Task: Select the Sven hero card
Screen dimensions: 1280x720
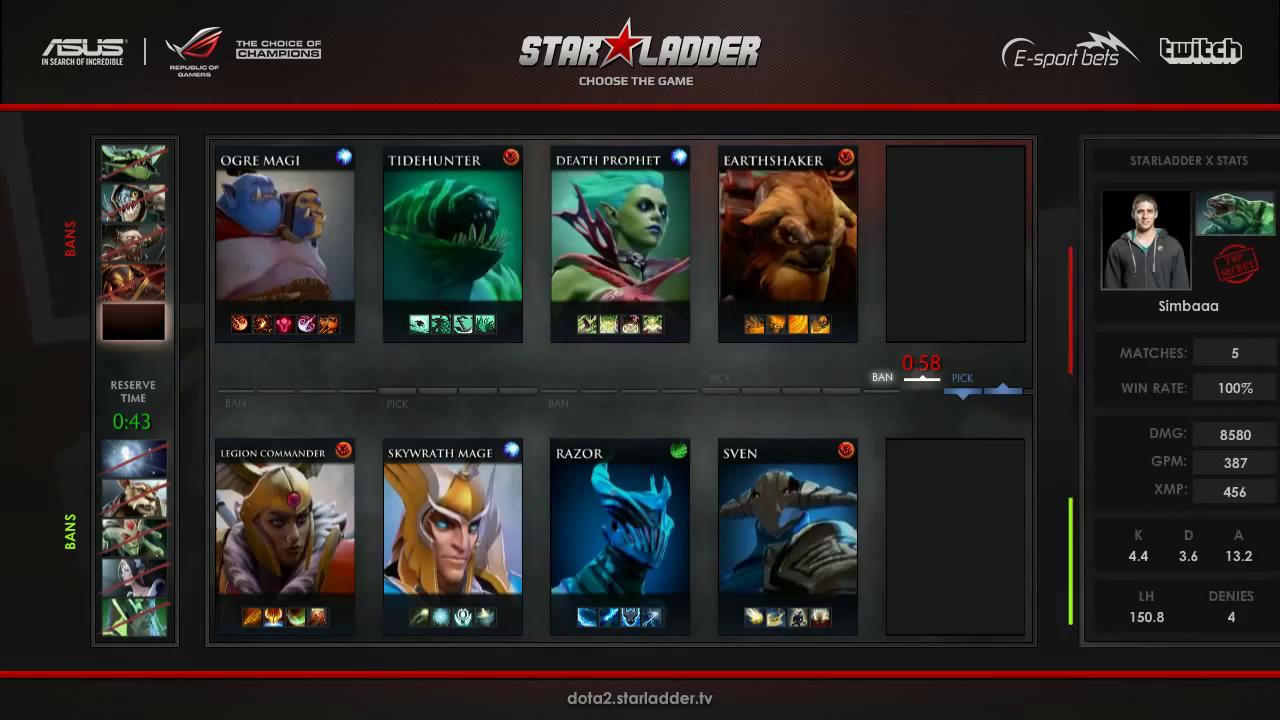Action: pos(788,537)
